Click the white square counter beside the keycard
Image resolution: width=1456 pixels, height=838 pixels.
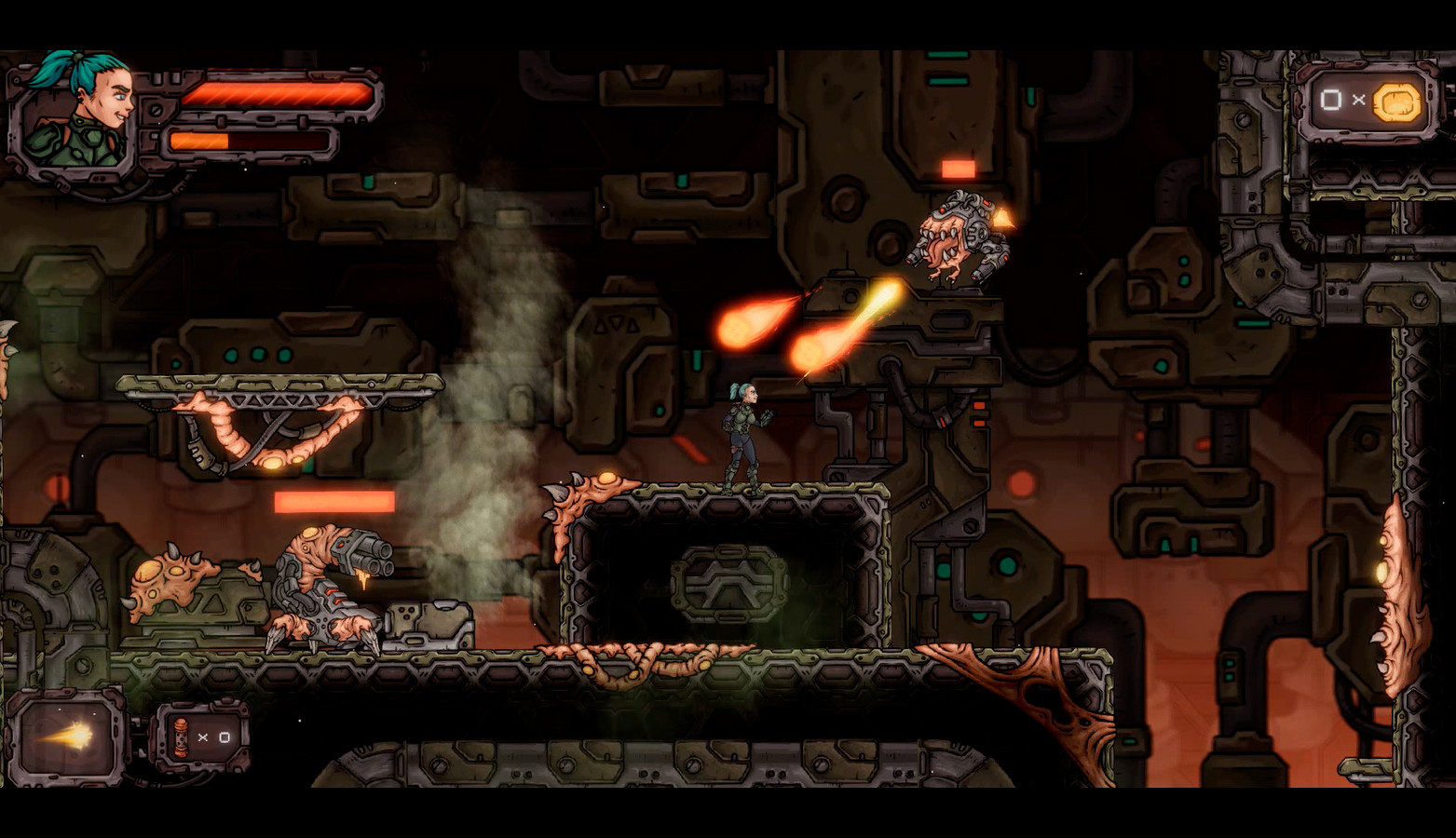[x=1332, y=100]
